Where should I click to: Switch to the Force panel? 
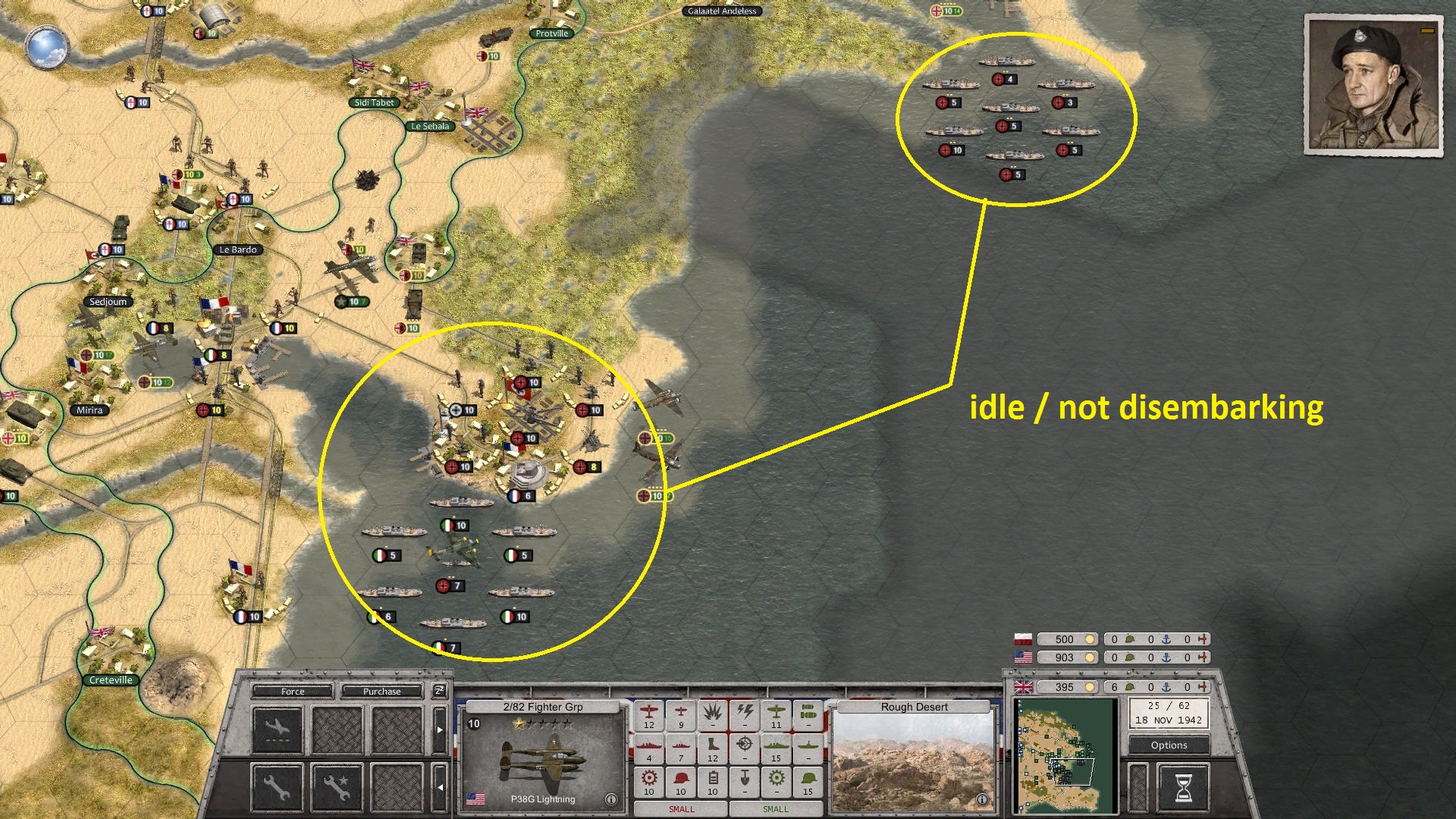point(293,692)
